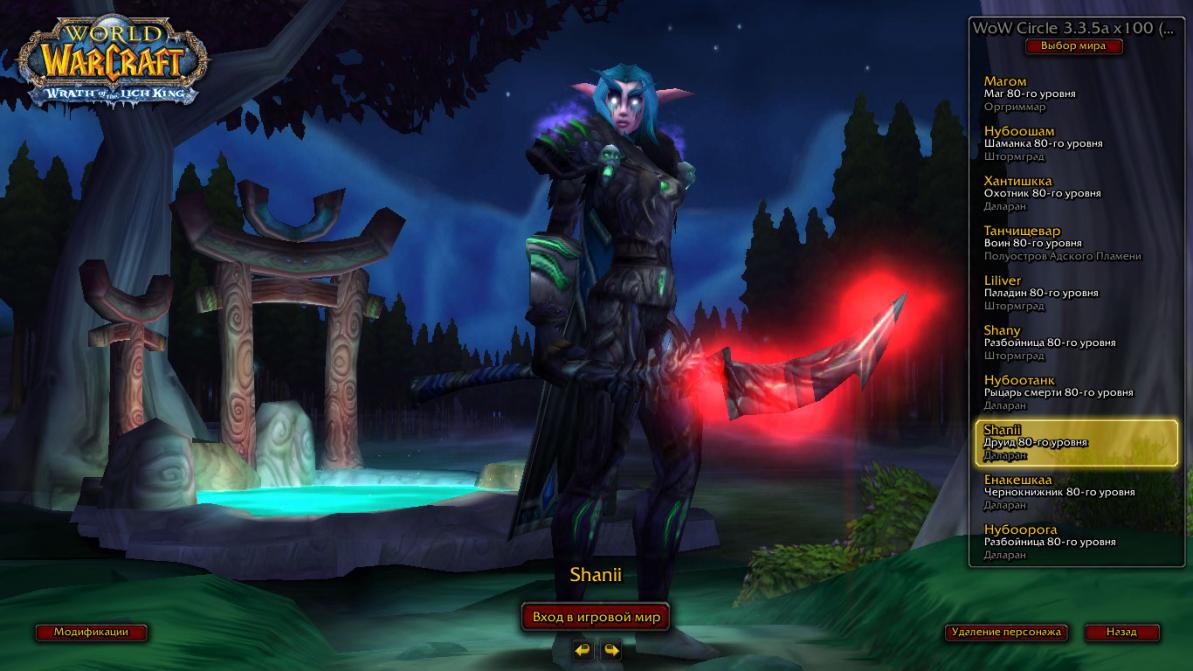Choose warlock character Енакешкаа
Screen dimensions: 1193x671
[x=1075, y=492]
